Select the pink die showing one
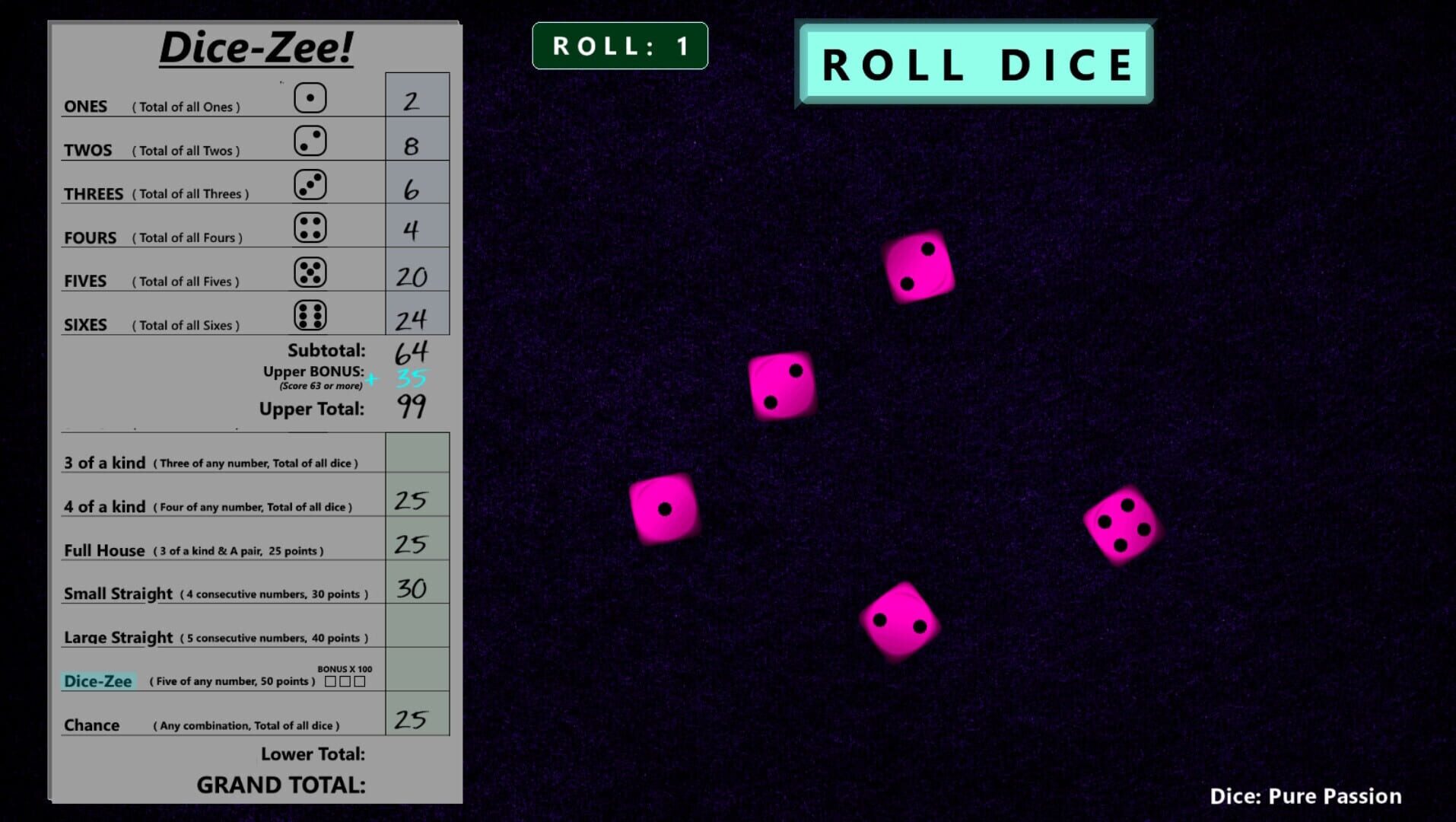 coord(663,508)
